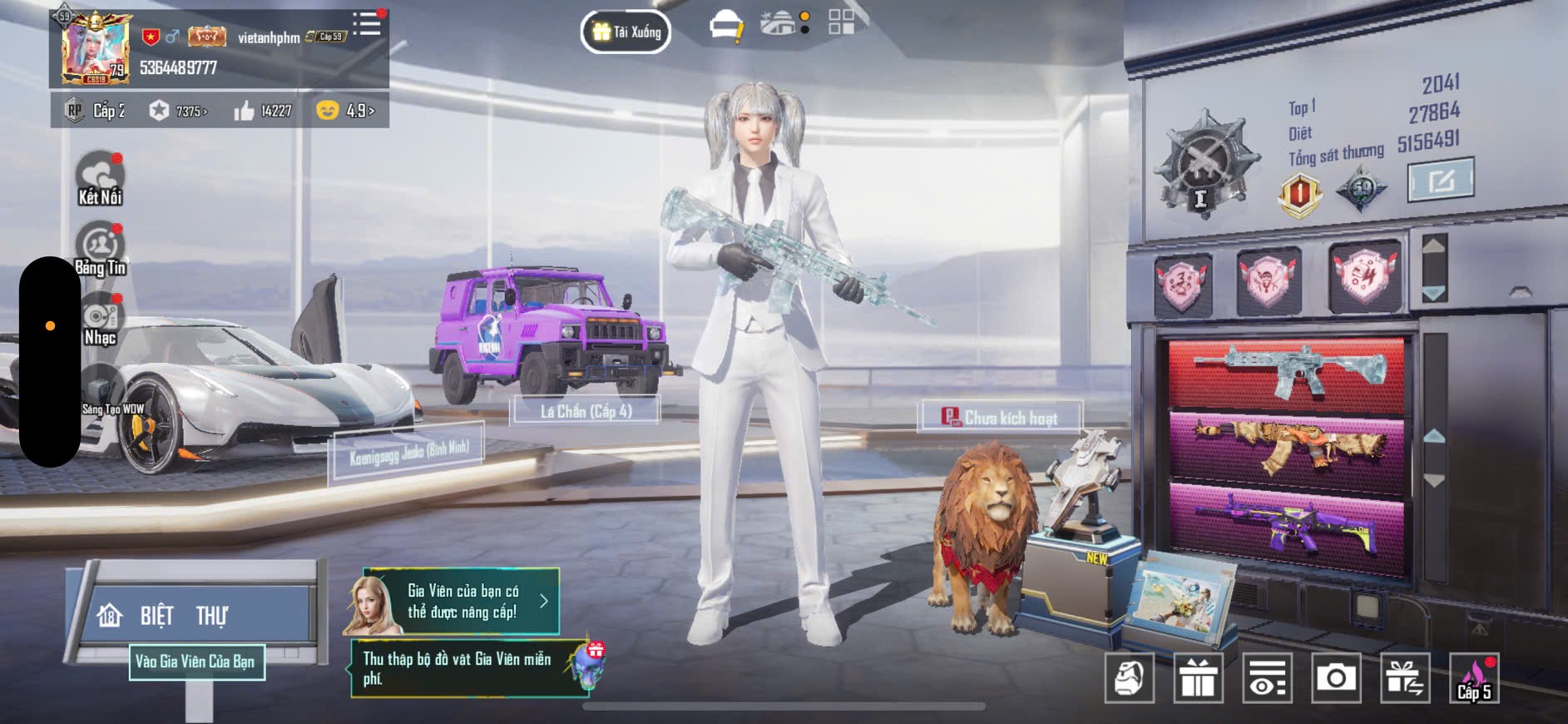The image size is (1568, 724).
Task: Open the list menu icon
Action: coord(366,24)
